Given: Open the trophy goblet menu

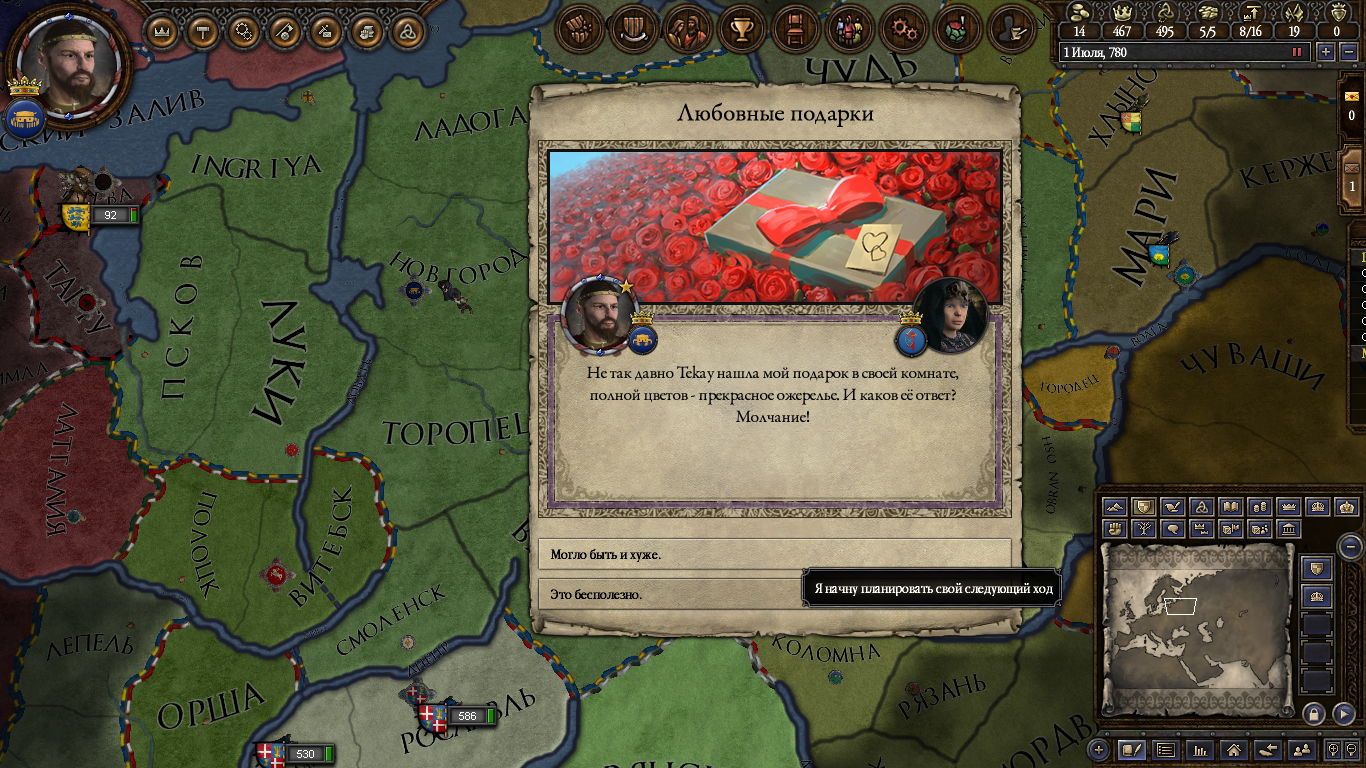Looking at the screenshot, I should click(x=741, y=29).
